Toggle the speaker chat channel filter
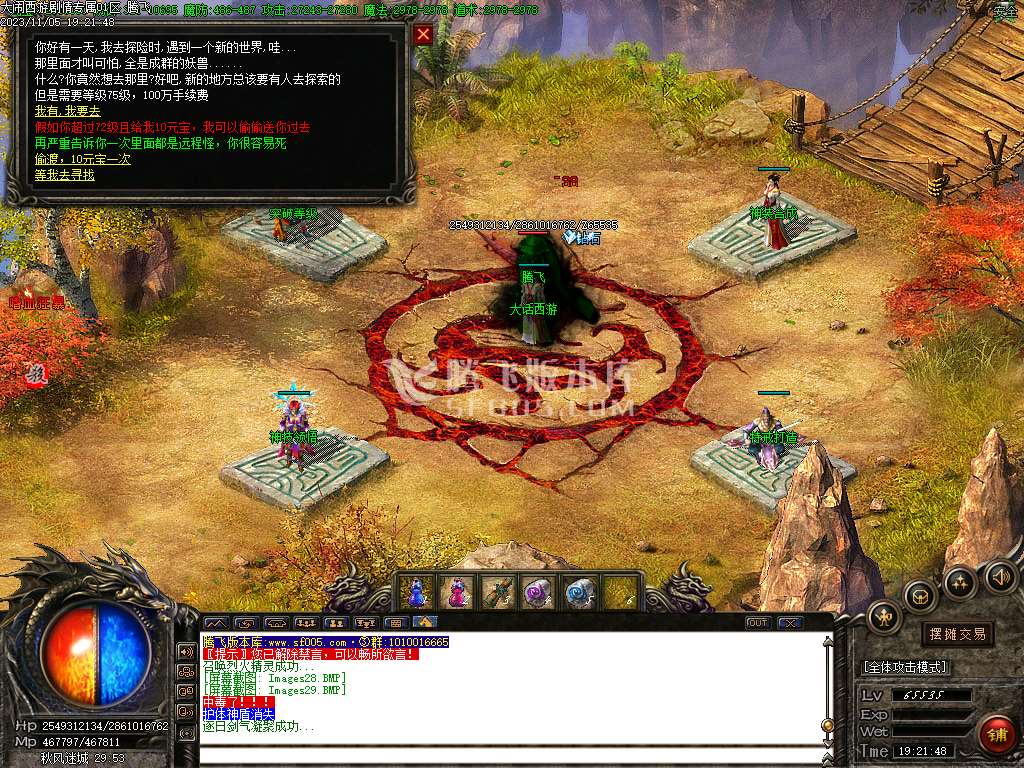The image size is (1024, 768). tap(186, 651)
